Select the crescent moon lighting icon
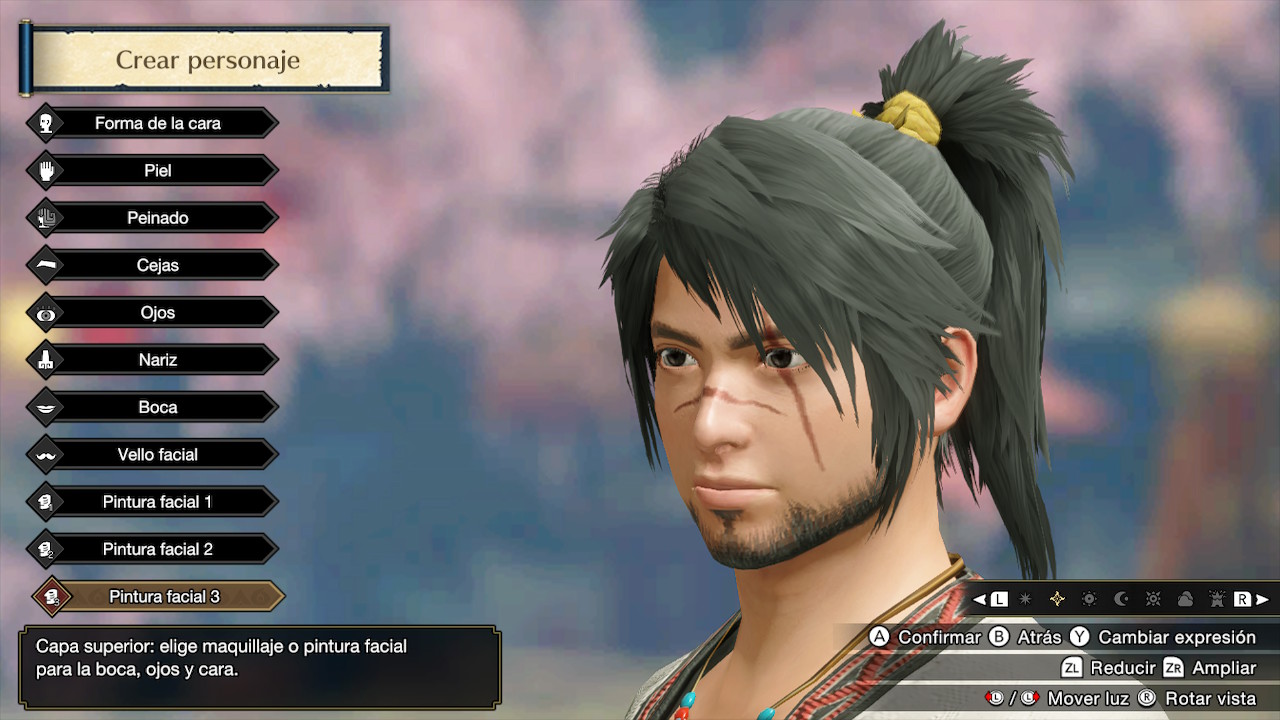The width and height of the screenshot is (1280, 720). (x=1121, y=599)
